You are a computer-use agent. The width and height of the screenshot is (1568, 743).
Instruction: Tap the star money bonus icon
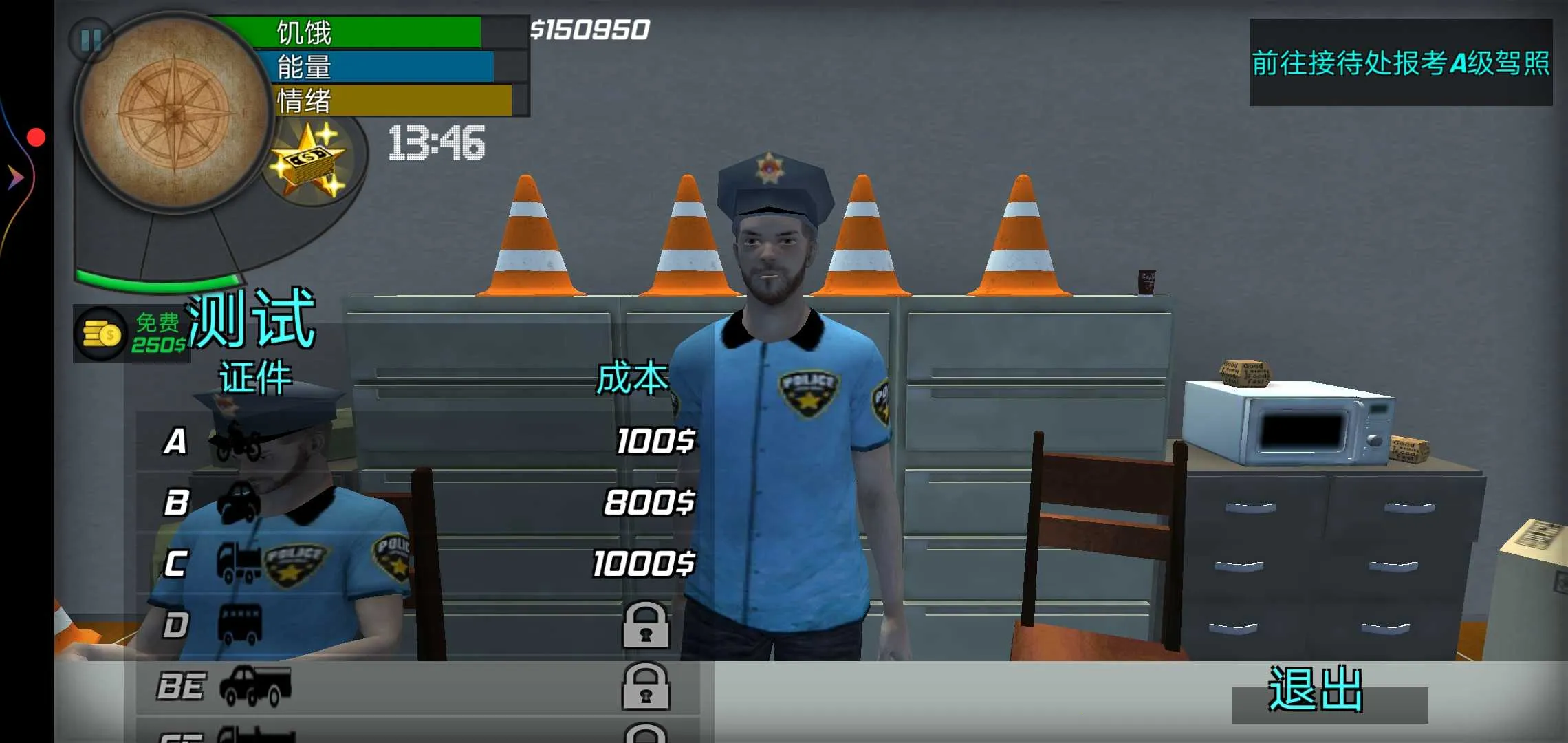309,162
